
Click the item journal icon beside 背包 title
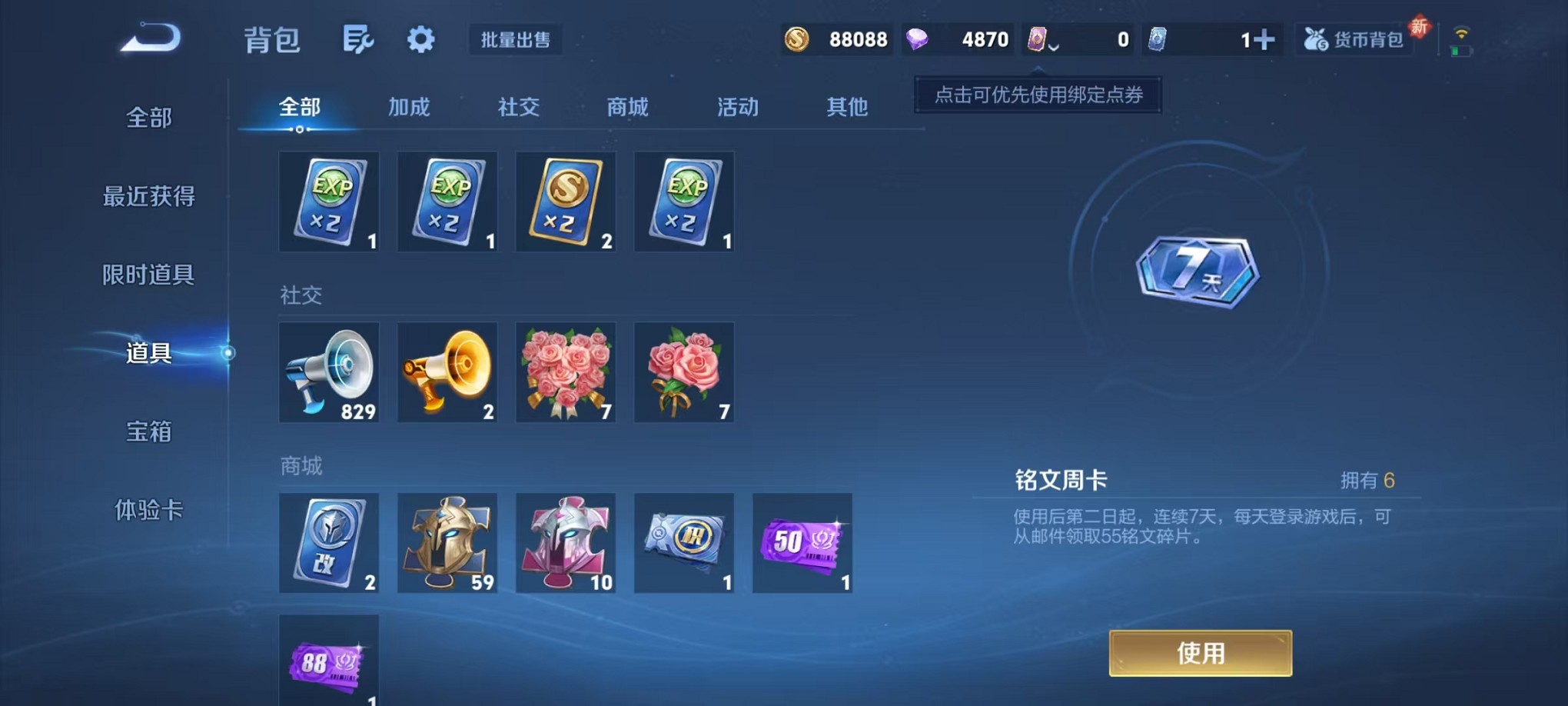coord(358,40)
